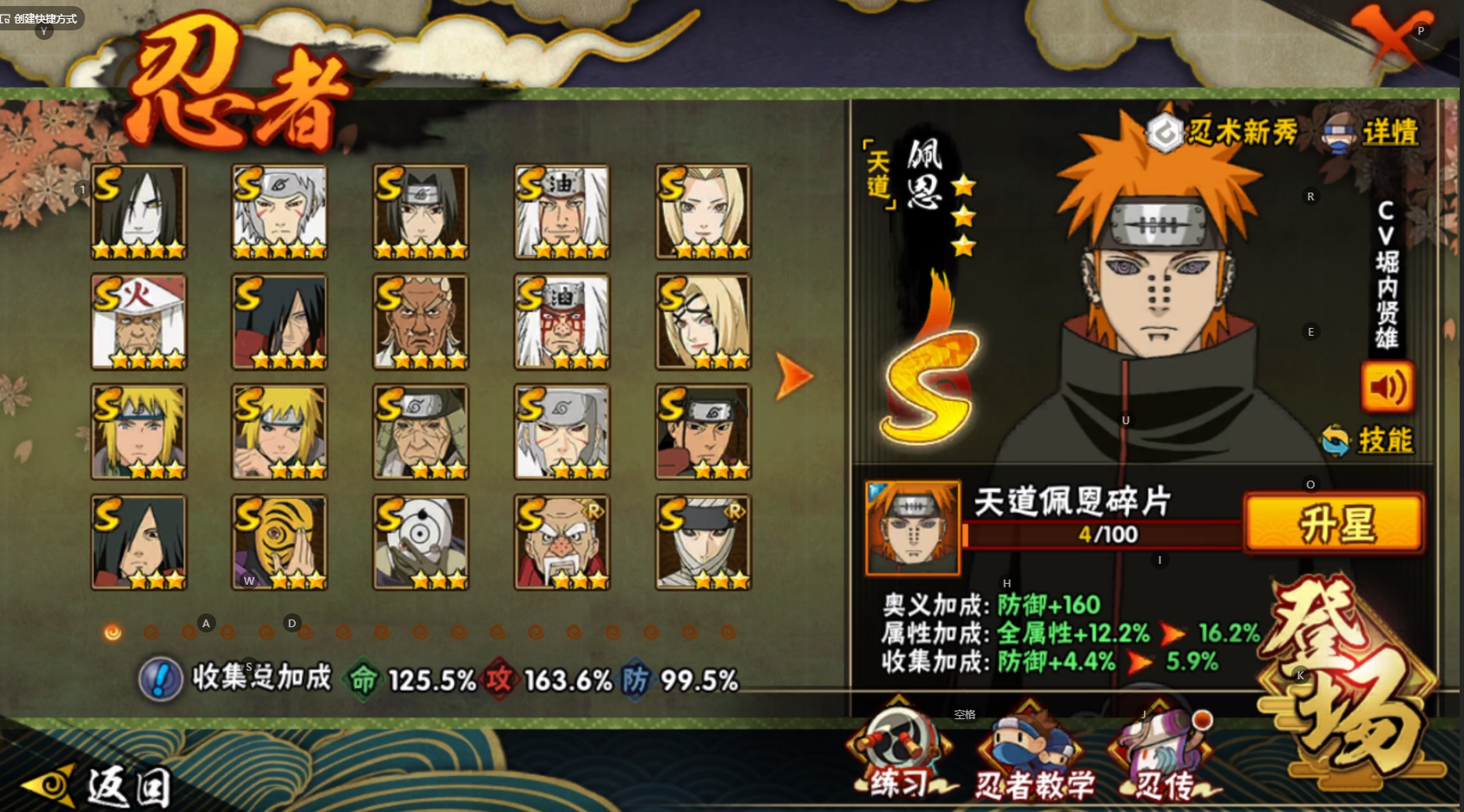Click the 升星 star upgrade button
The height and width of the screenshot is (812, 1464).
1334,524
